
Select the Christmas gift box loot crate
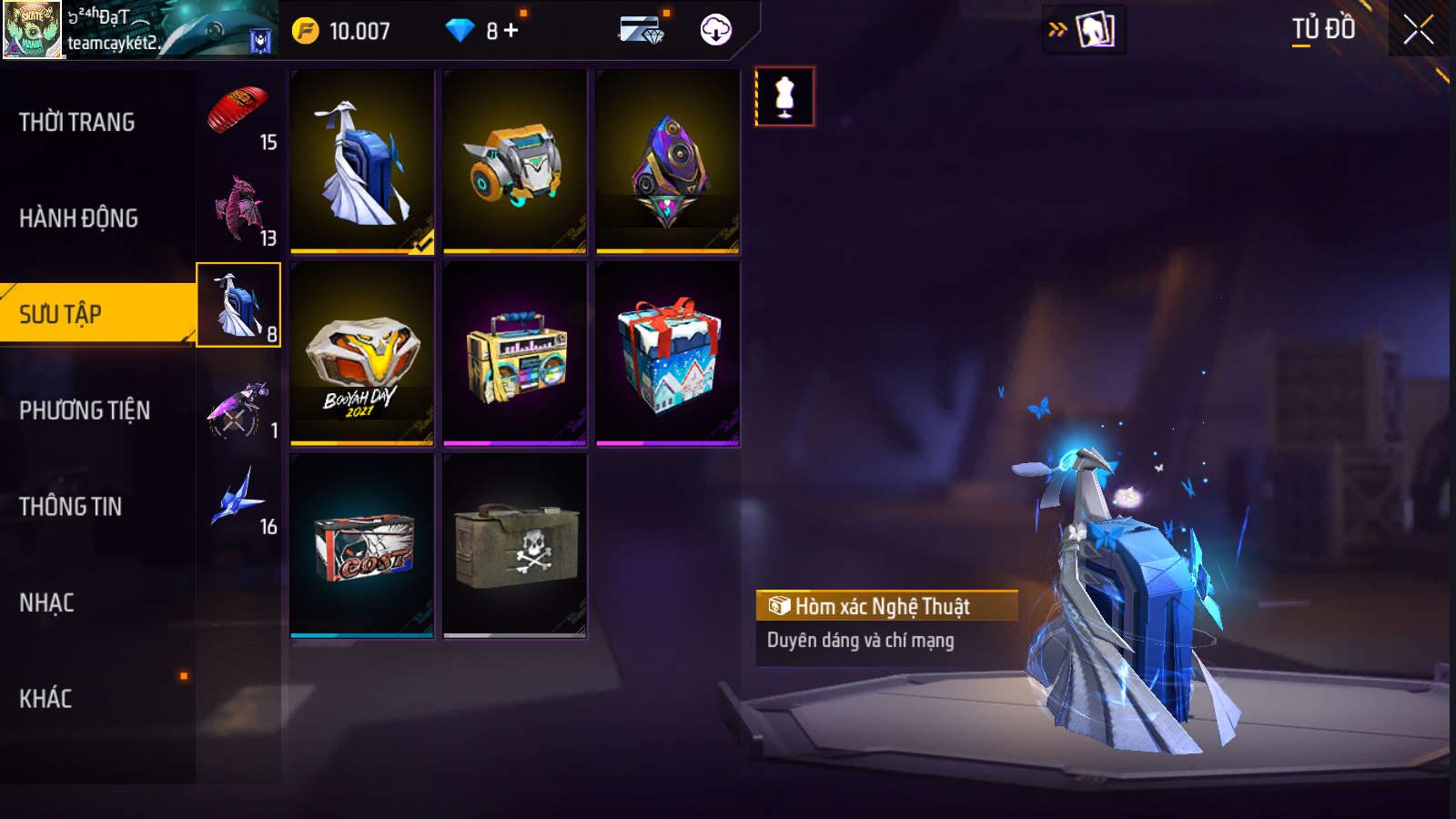(x=668, y=354)
